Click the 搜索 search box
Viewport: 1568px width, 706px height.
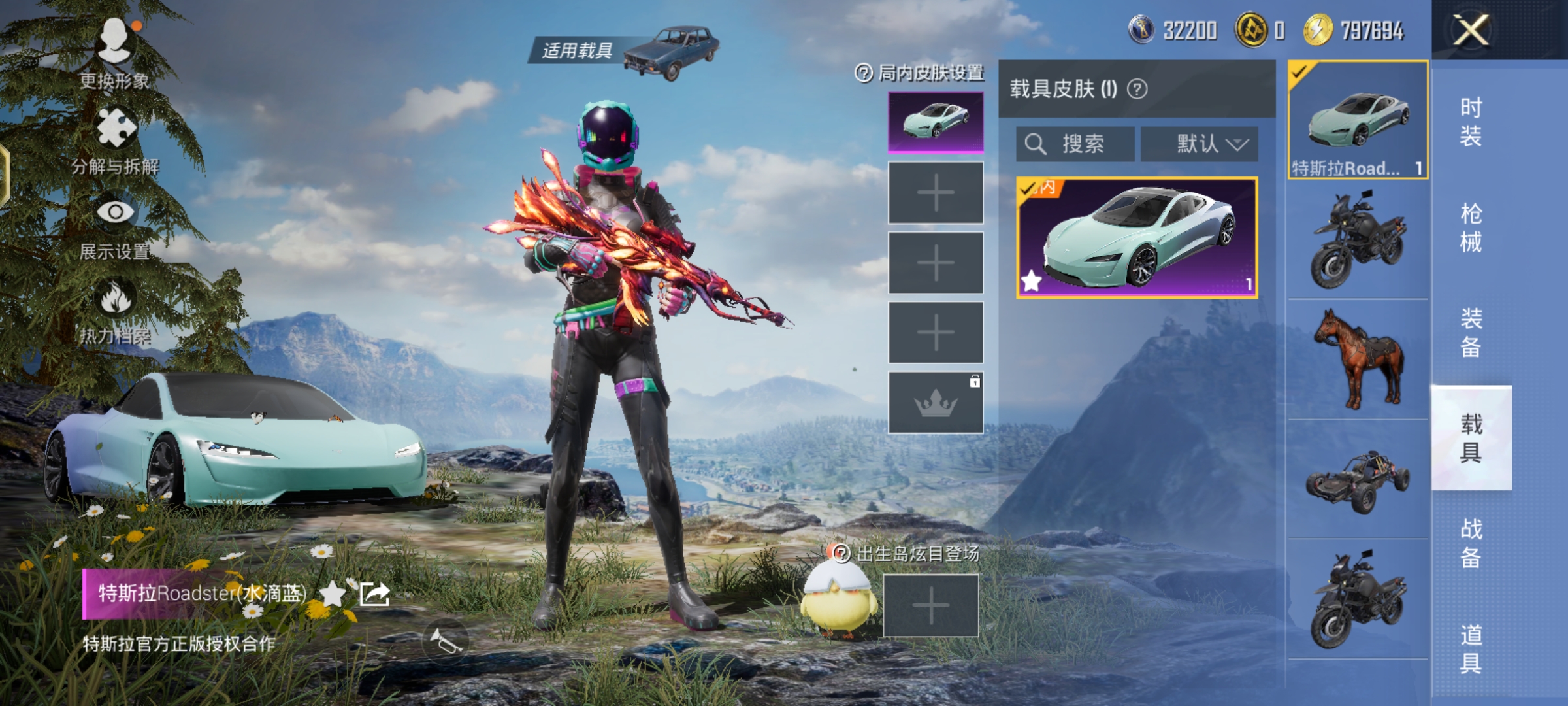click(x=1075, y=144)
